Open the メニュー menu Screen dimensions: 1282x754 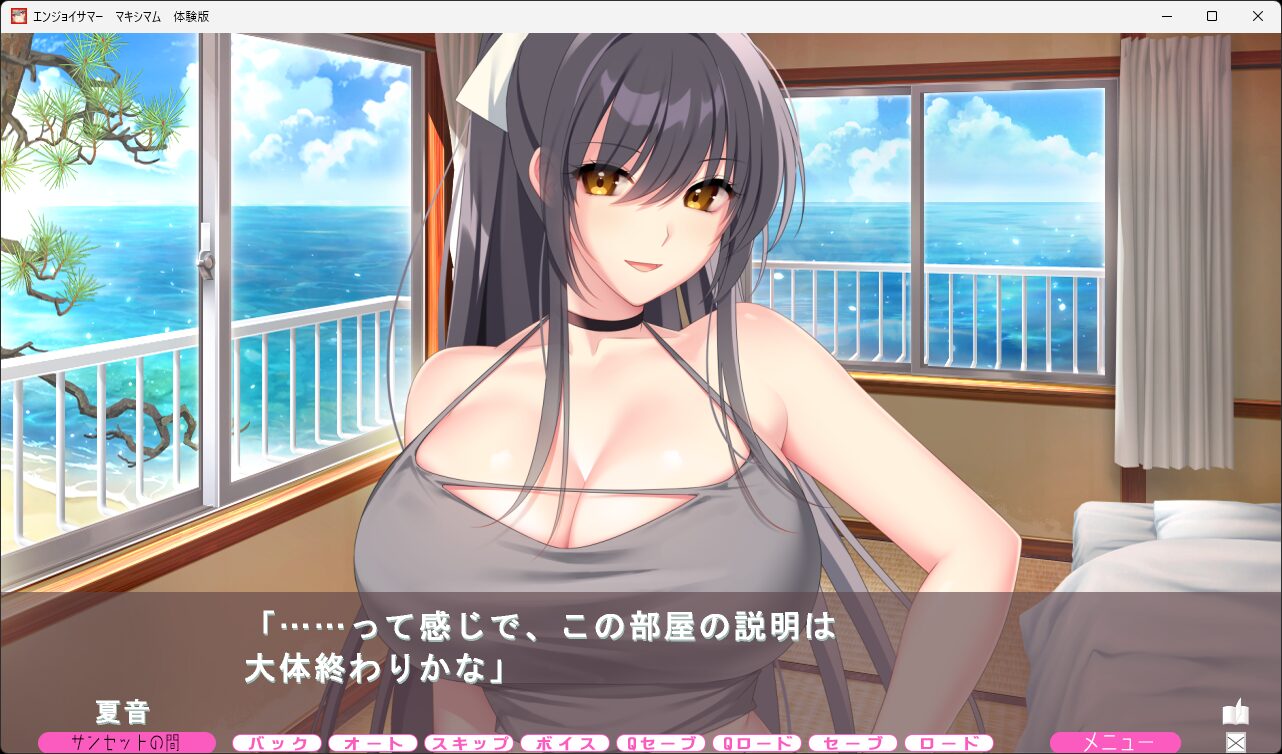[1115, 743]
